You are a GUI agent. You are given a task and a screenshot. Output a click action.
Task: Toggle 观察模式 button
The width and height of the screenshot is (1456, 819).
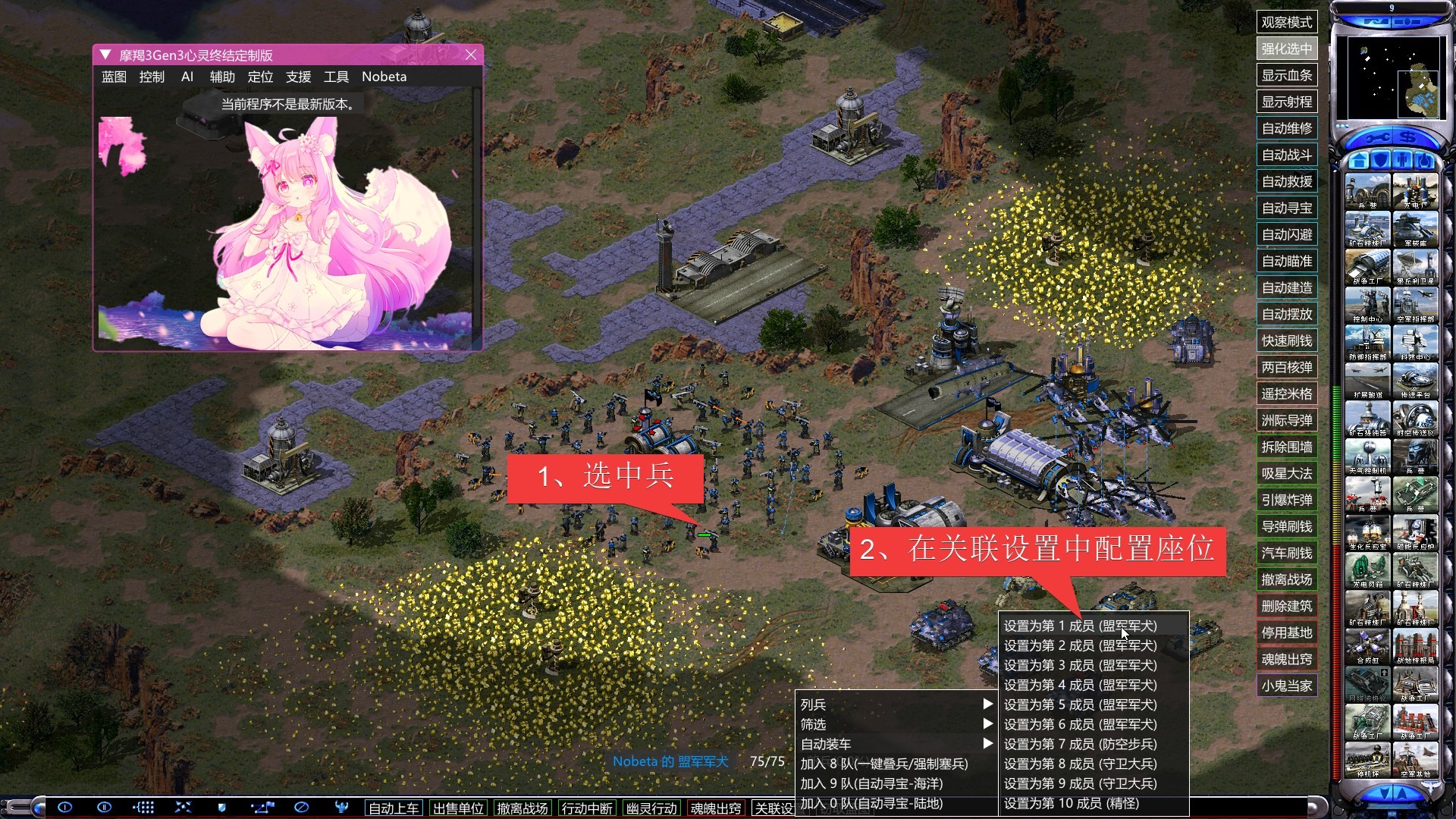(x=1286, y=22)
